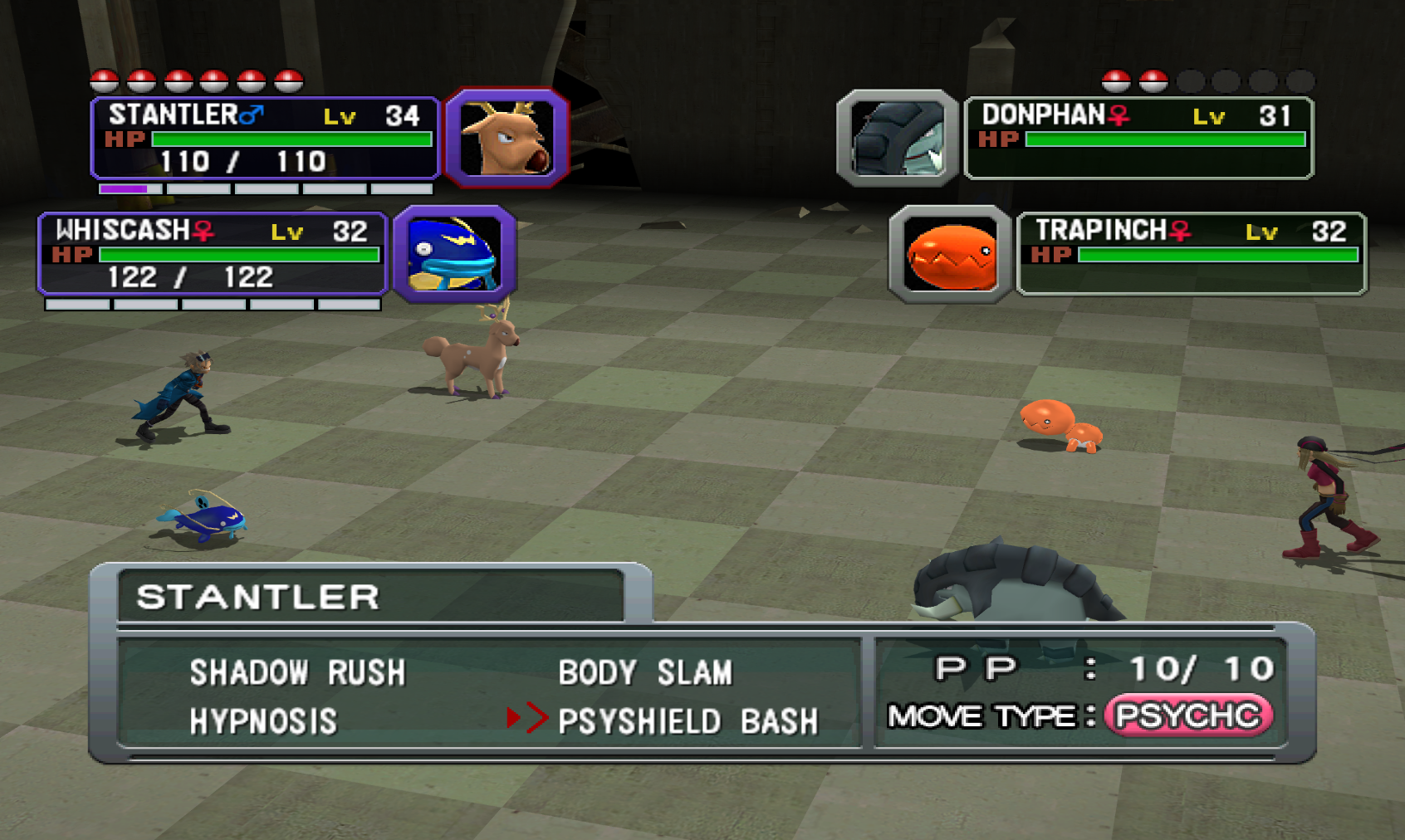The width and height of the screenshot is (1405, 840).
Task: Expand the selected PSYSHIELD BASH option
Action: [690, 720]
